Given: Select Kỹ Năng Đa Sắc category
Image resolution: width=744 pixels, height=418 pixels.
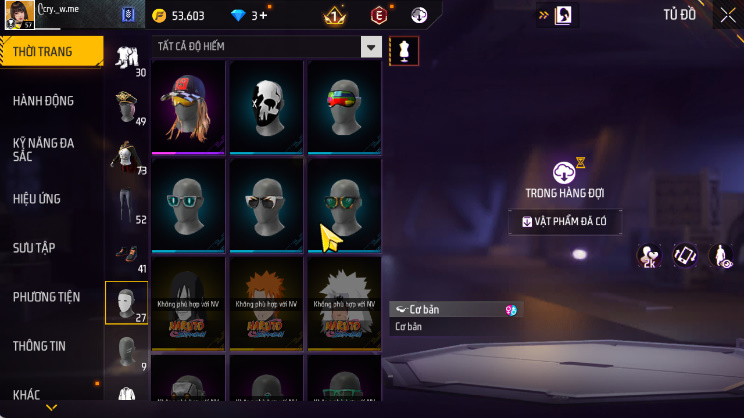Looking at the screenshot, I should pos(43,150).
